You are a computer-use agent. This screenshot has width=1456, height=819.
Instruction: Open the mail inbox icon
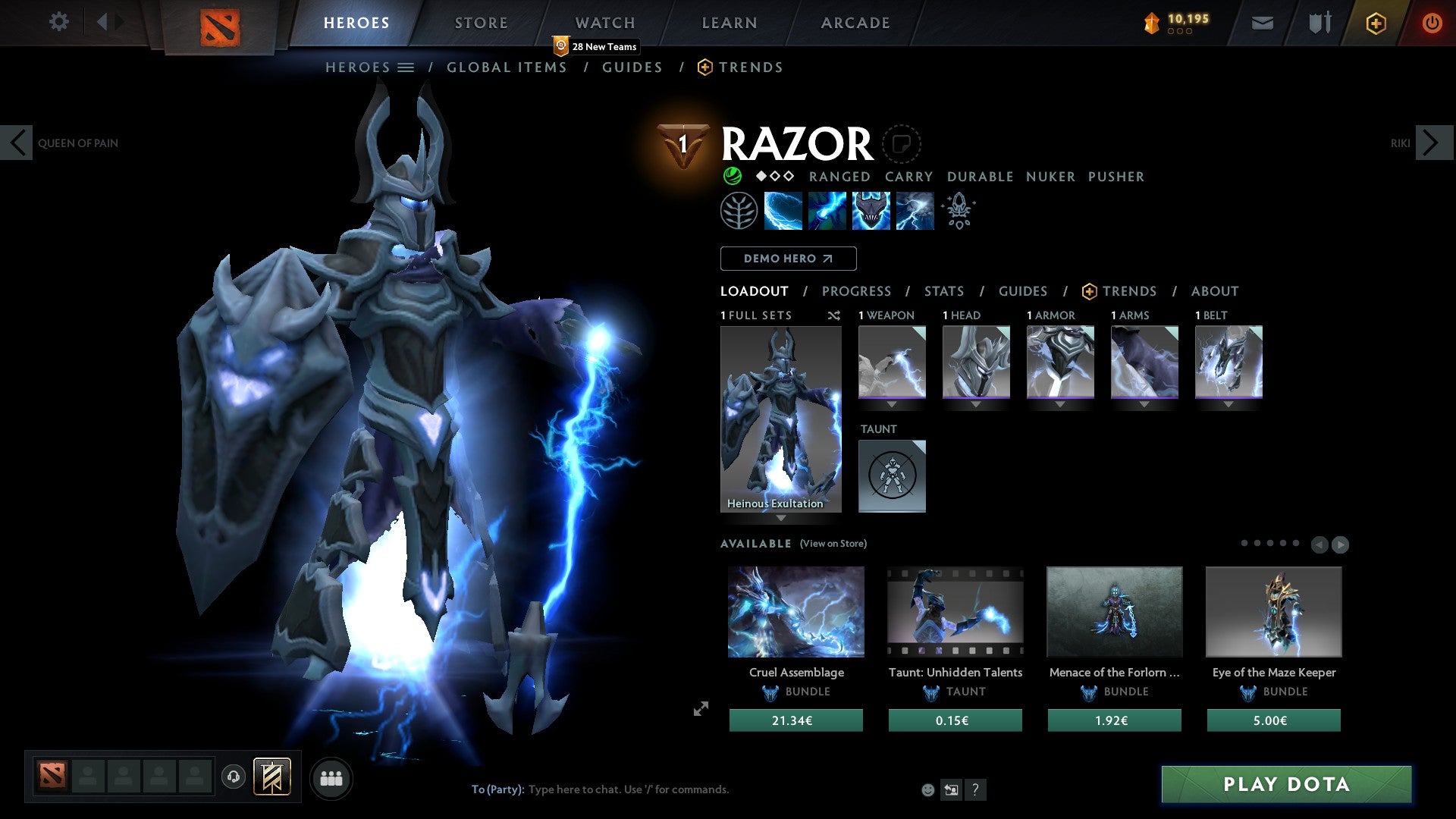1263,23
